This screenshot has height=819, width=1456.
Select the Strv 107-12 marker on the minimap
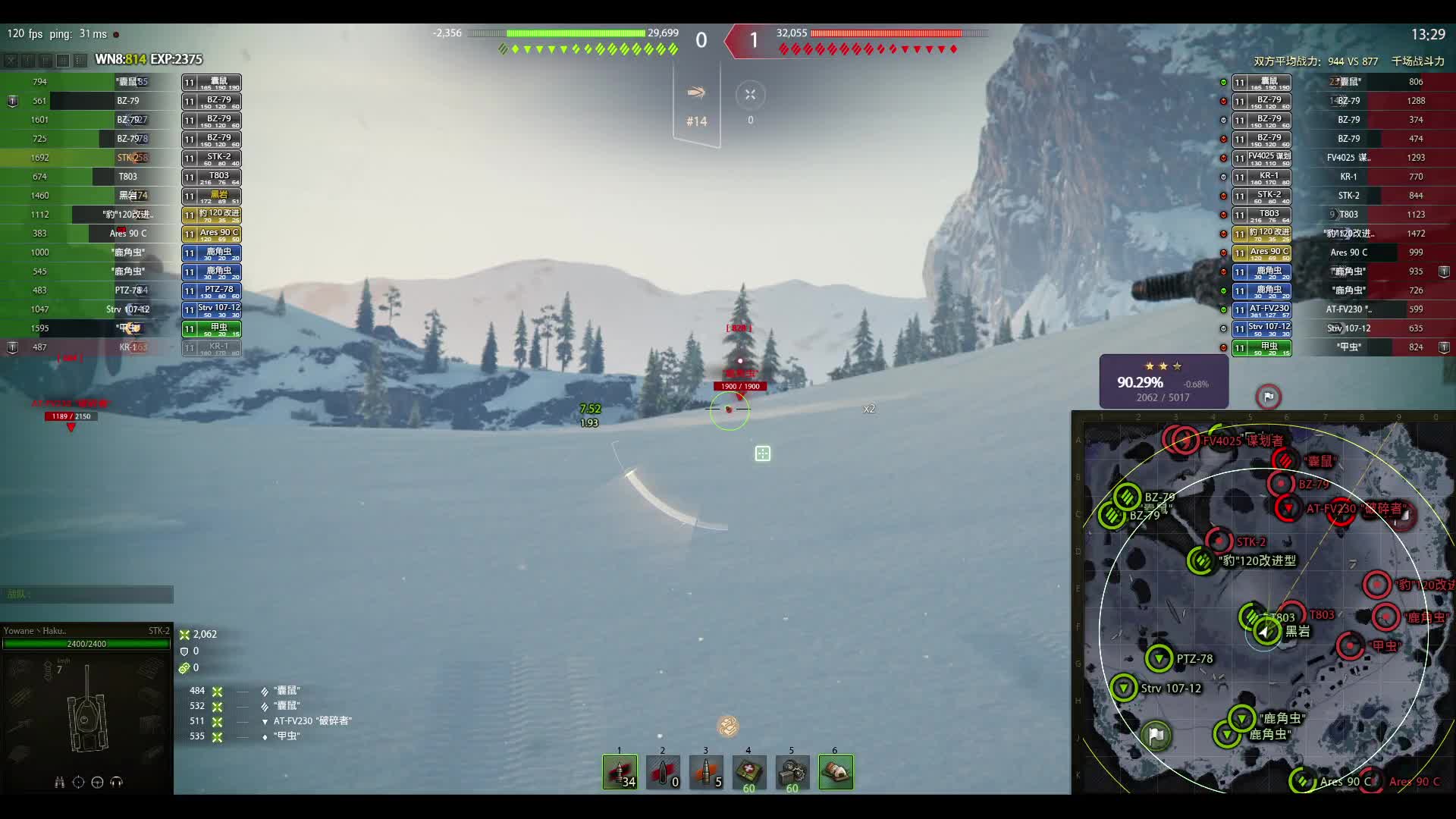[1124, 689]
